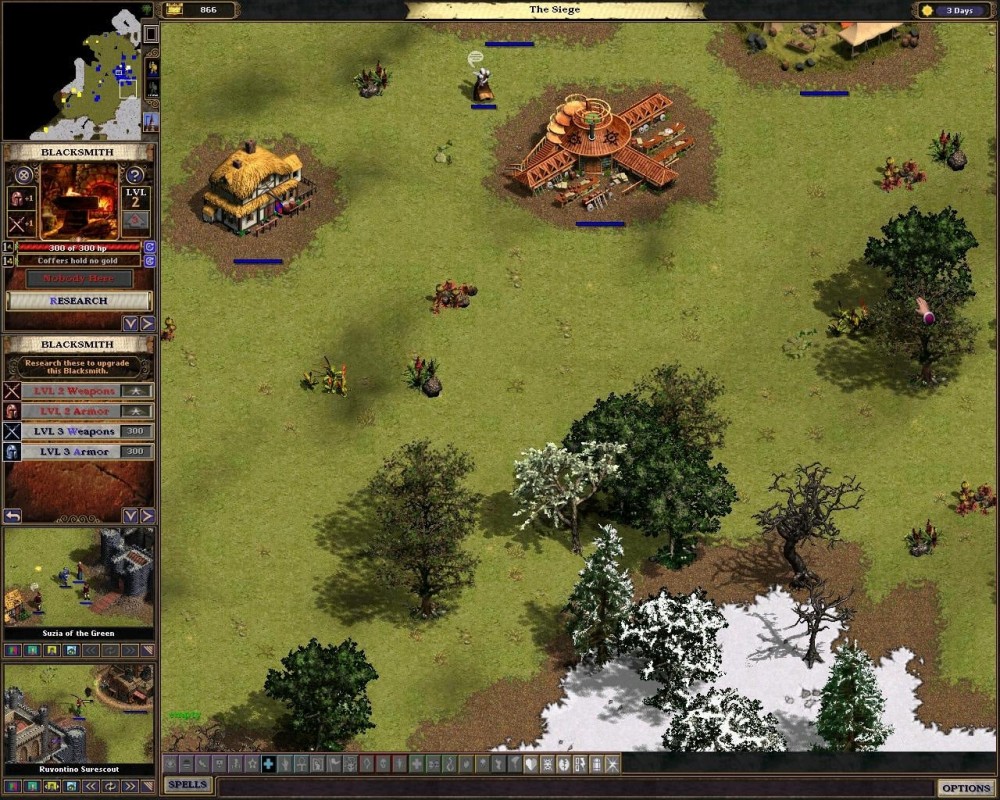1000x800 pixels.
Task: Select the Ruvontino Surescout viewport
Action: click(x=79, y=712)
